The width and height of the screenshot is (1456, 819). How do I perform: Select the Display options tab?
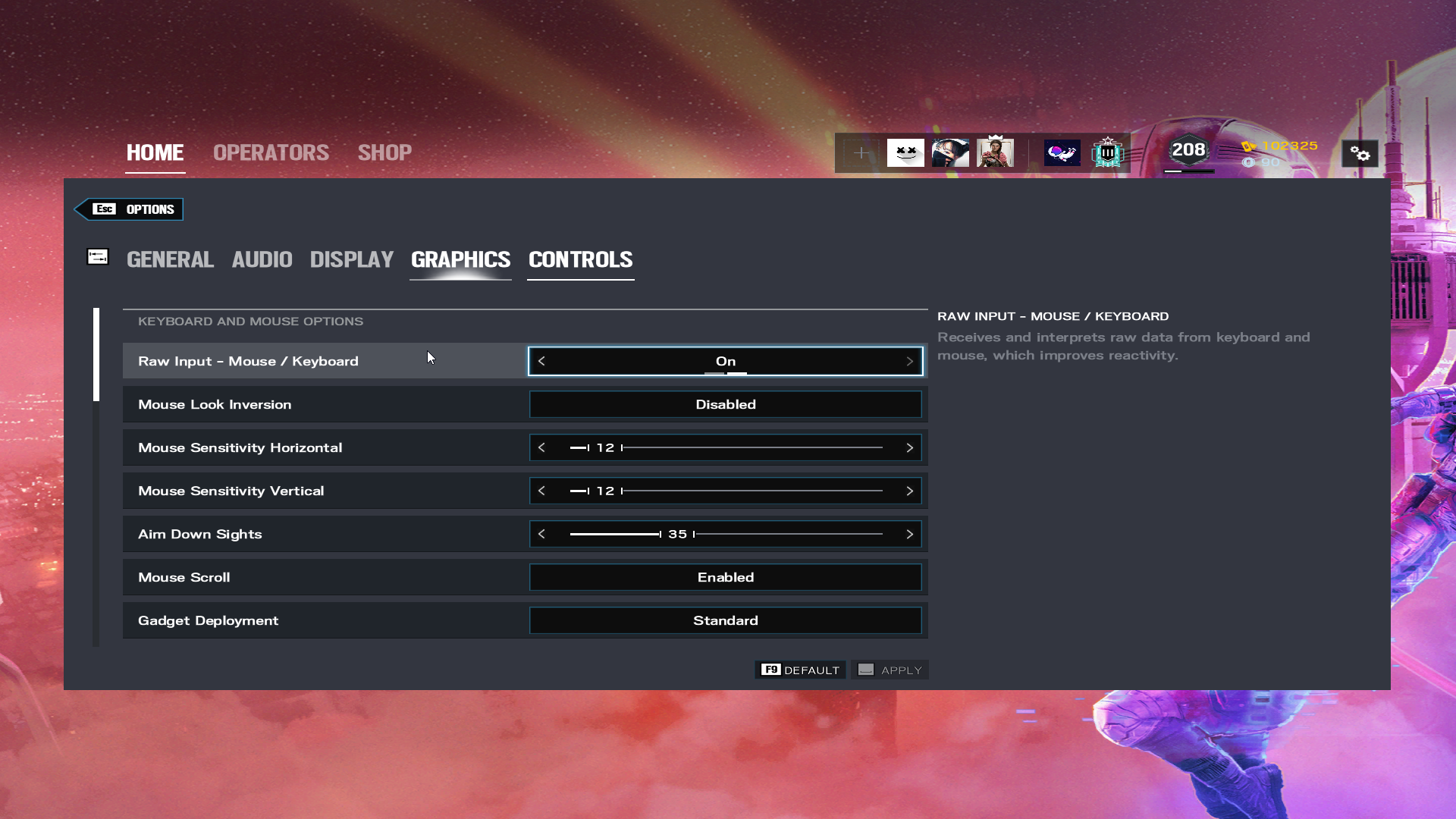(x=351, y=260)
